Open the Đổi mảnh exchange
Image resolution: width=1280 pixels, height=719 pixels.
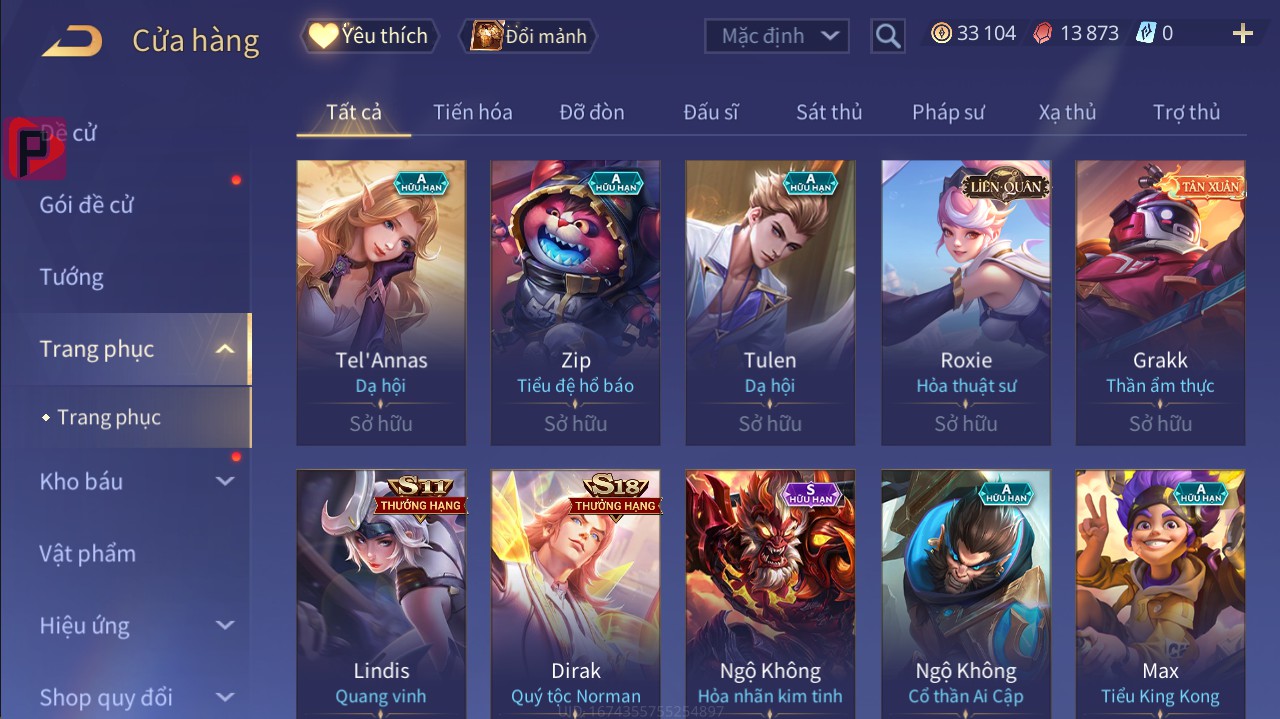[529, 36]
